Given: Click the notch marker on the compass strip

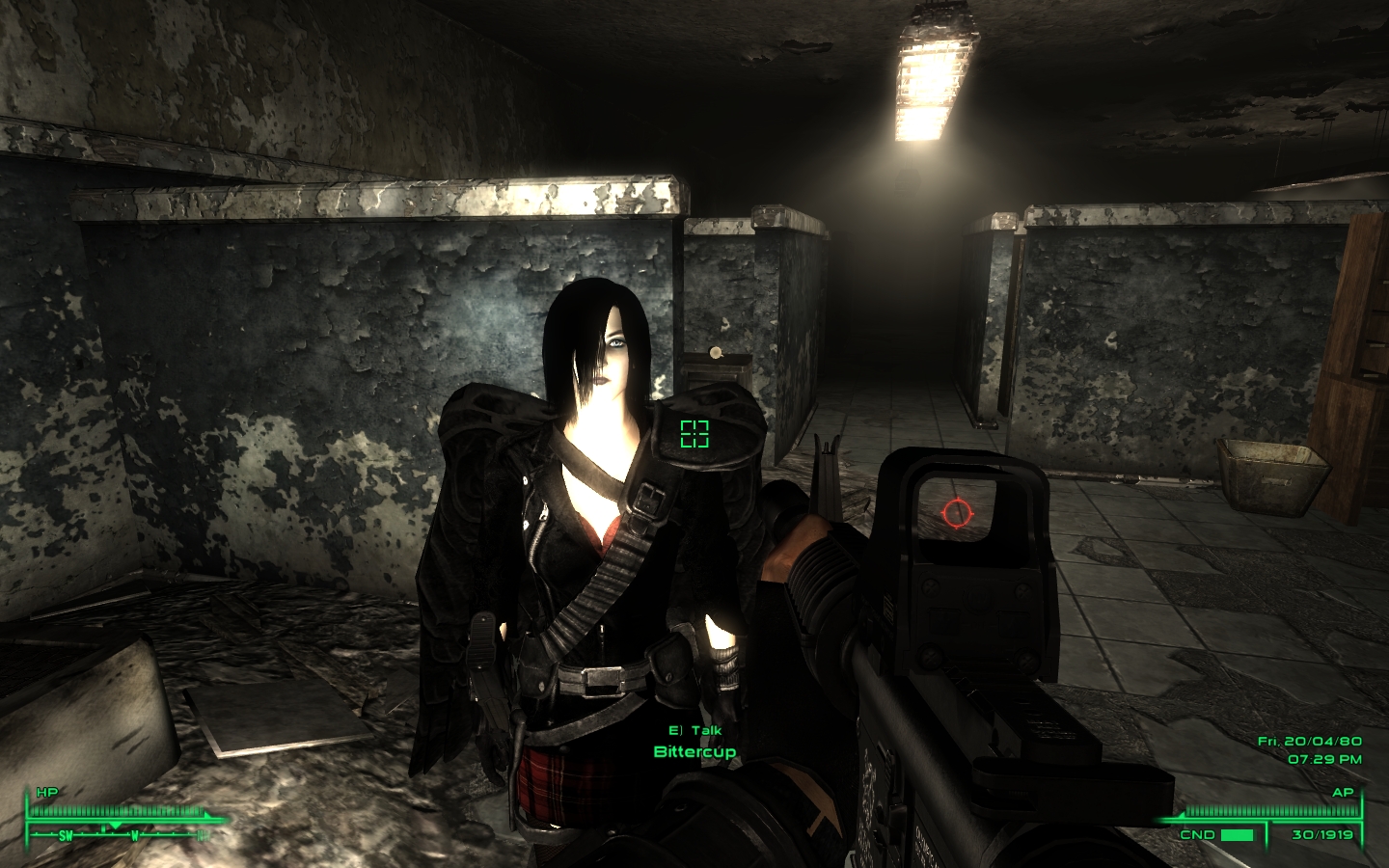Looking at the screenshot, I should 103,829.
